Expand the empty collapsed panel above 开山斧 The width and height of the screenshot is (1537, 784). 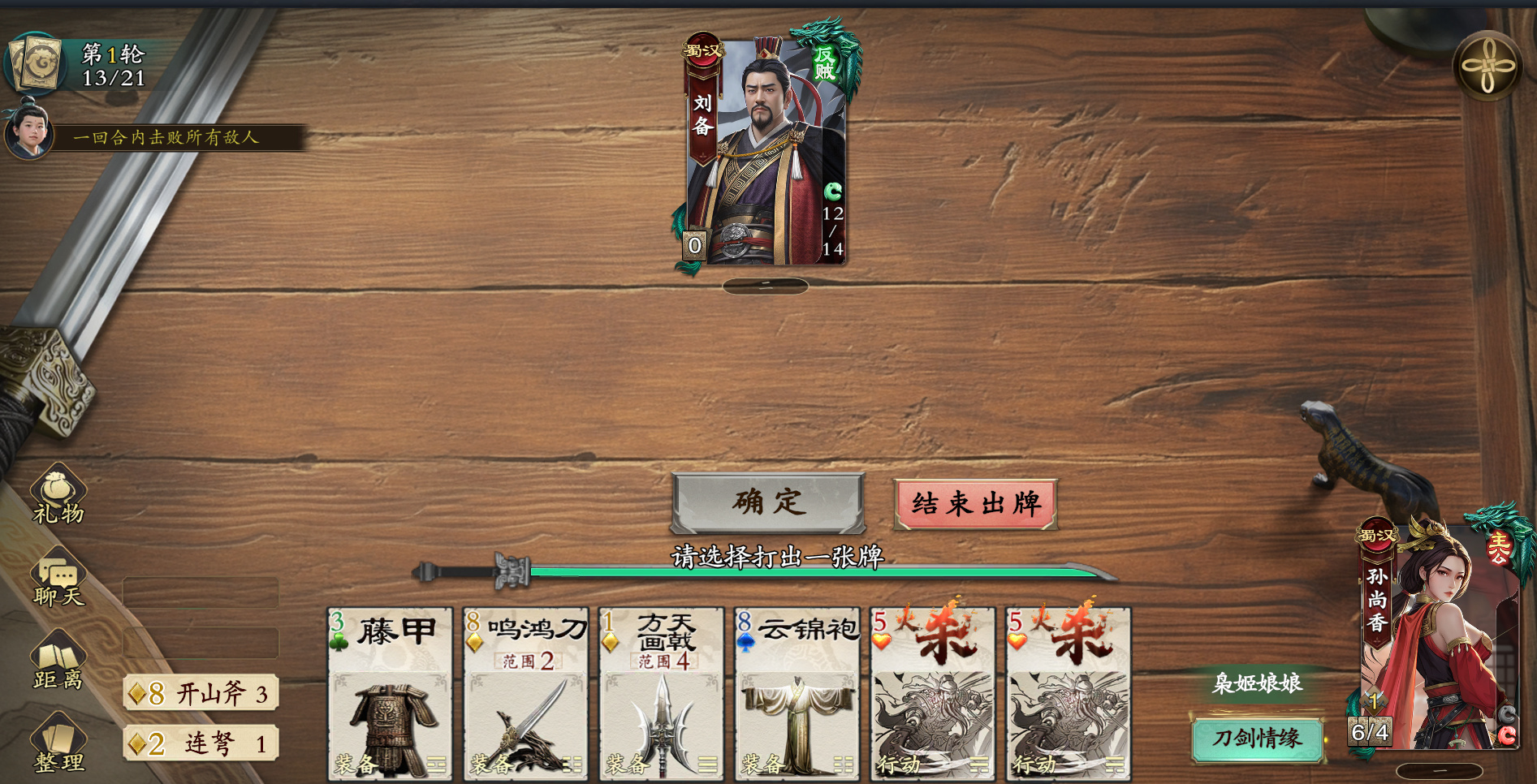[x=201, y=644]
